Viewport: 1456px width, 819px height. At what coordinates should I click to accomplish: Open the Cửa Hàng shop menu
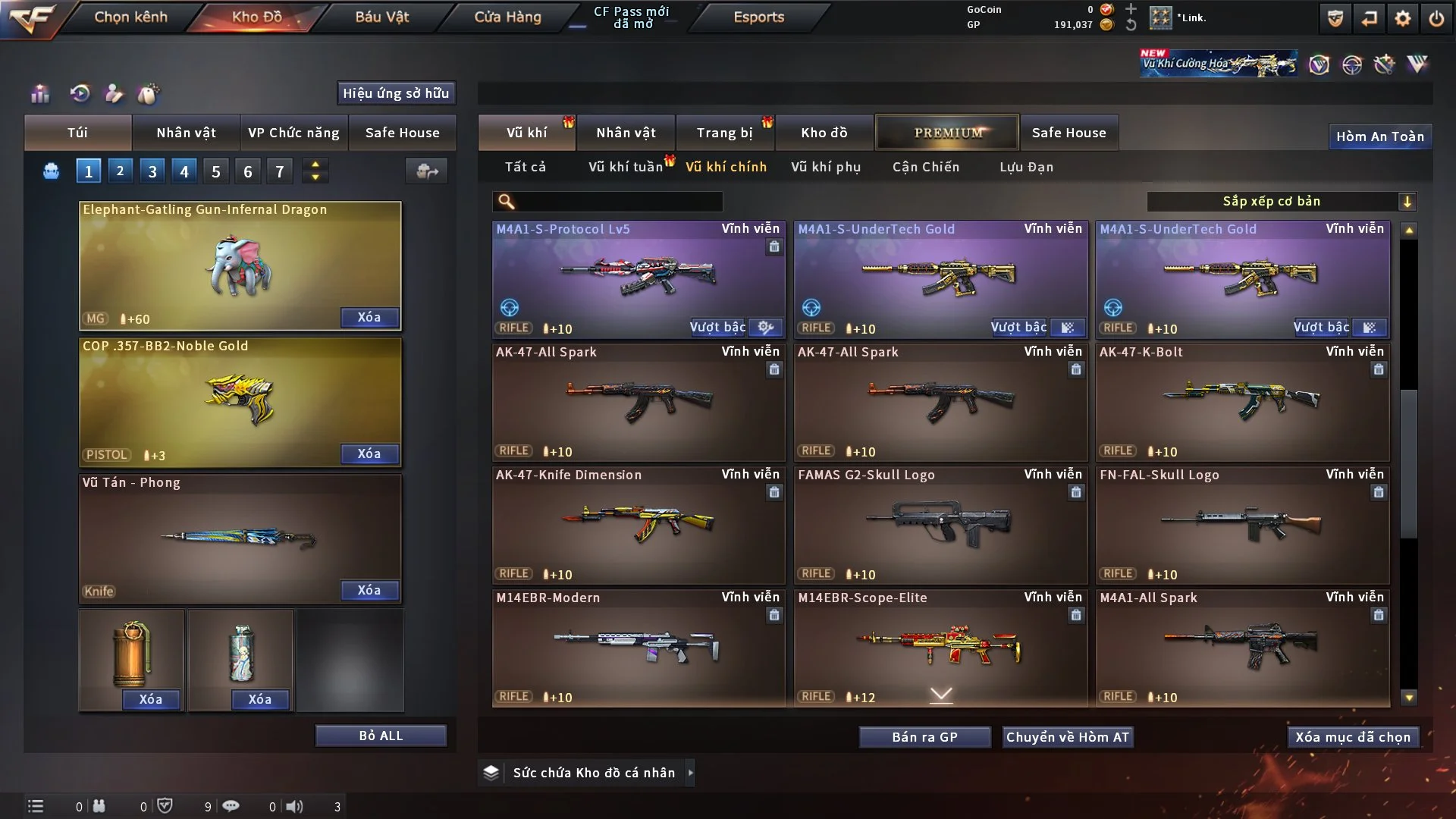click(x=507, y=17)
